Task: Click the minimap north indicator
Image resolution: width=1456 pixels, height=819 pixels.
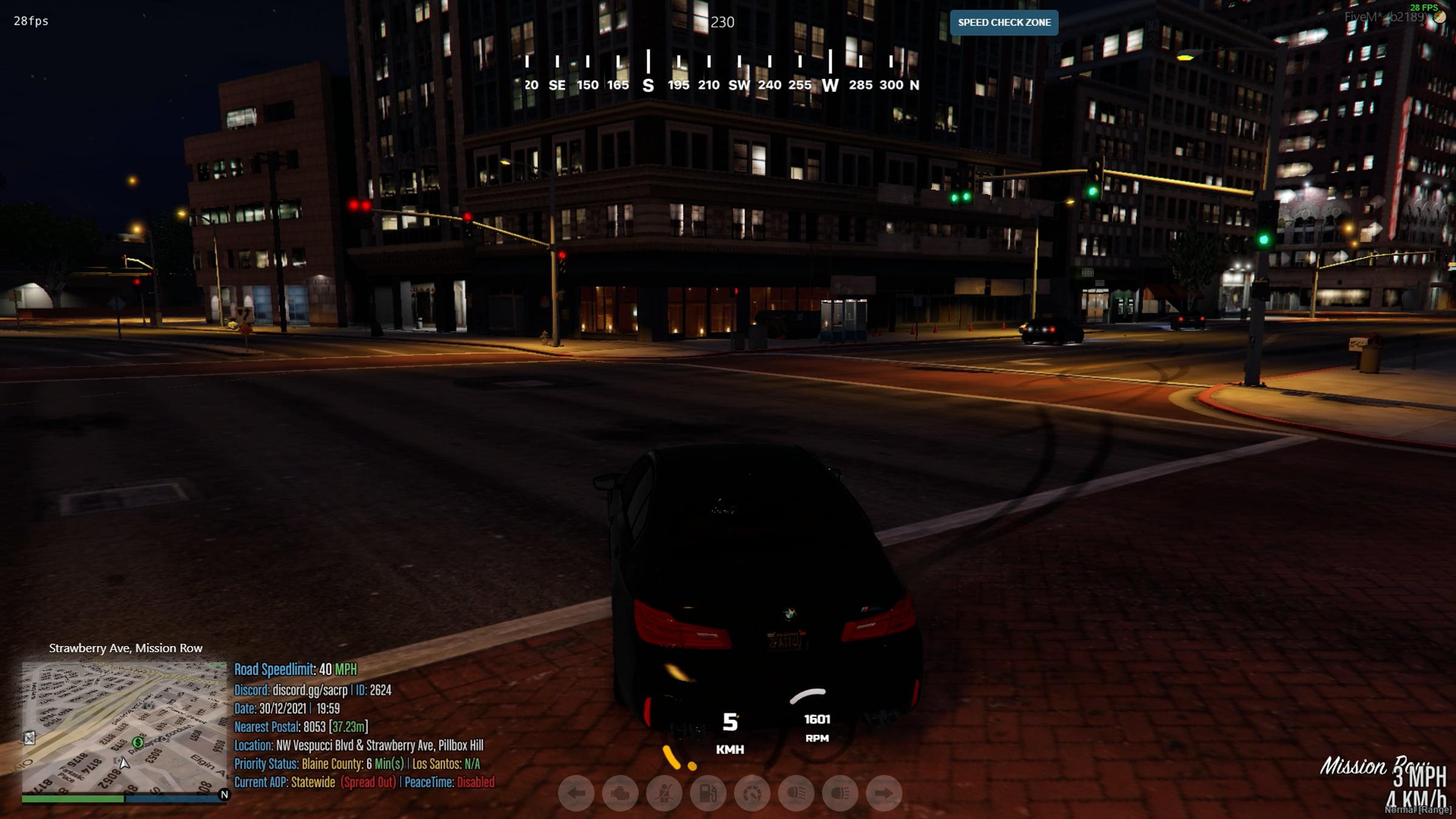Action: coord(224,794)
